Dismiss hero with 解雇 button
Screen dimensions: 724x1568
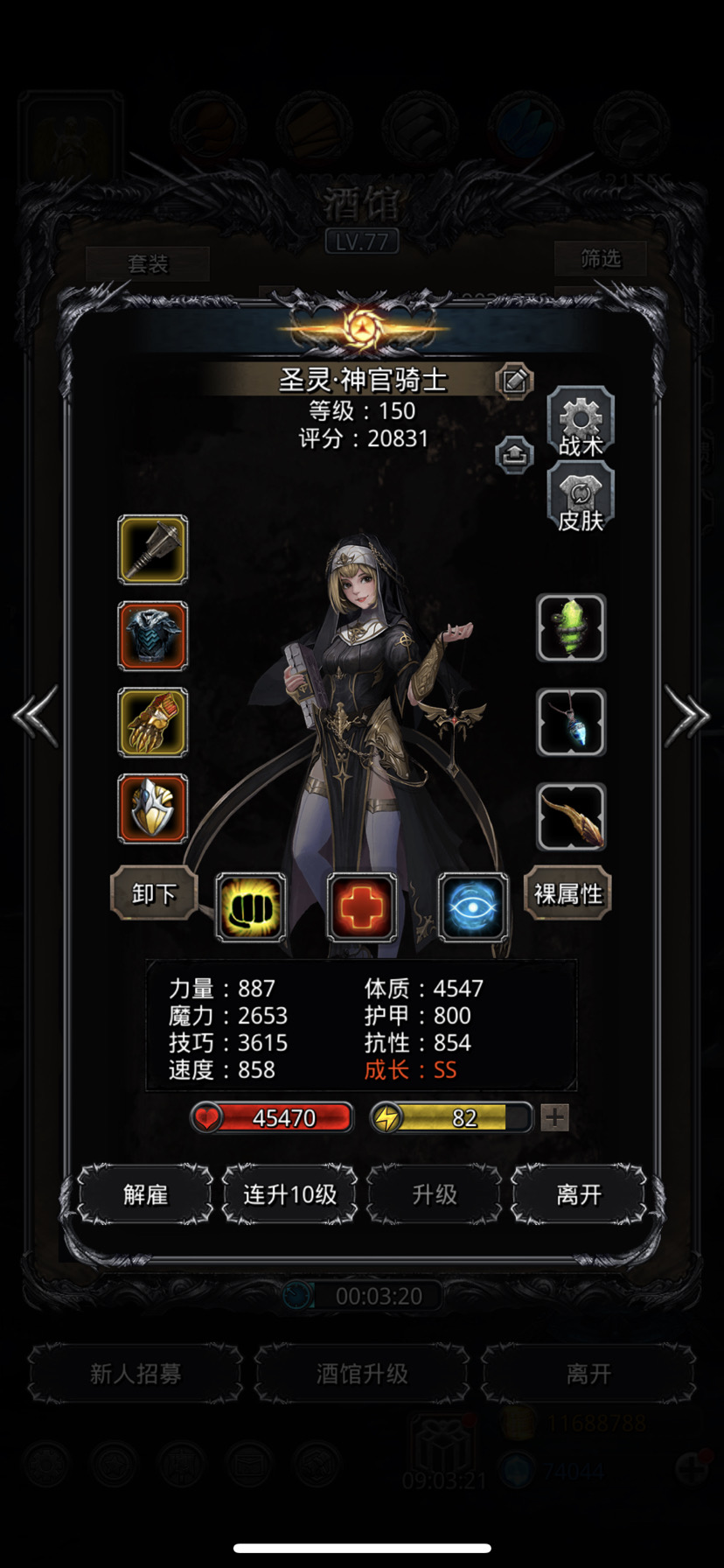pos(145,1194)
